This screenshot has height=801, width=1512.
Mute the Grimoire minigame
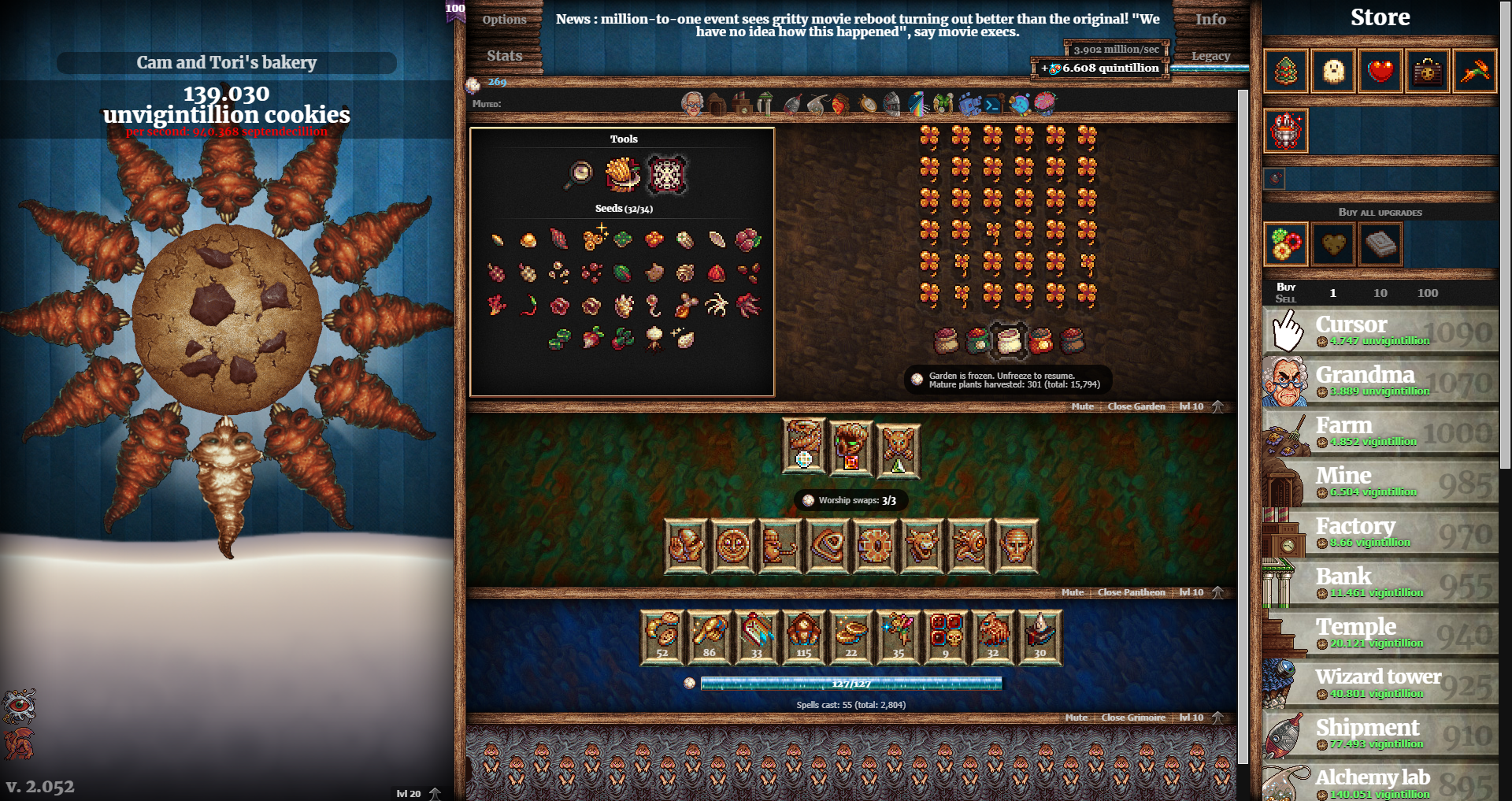[x=1076, y=718]
